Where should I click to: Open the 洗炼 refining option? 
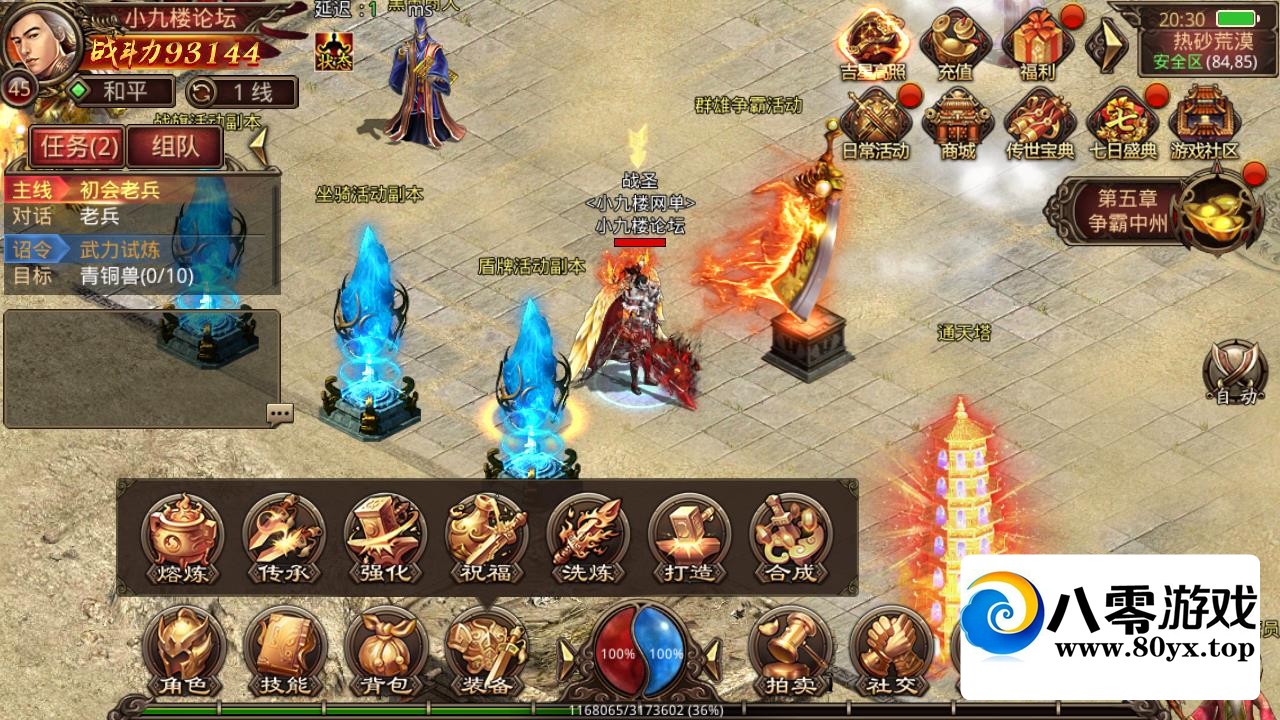(x=588, y=540)
